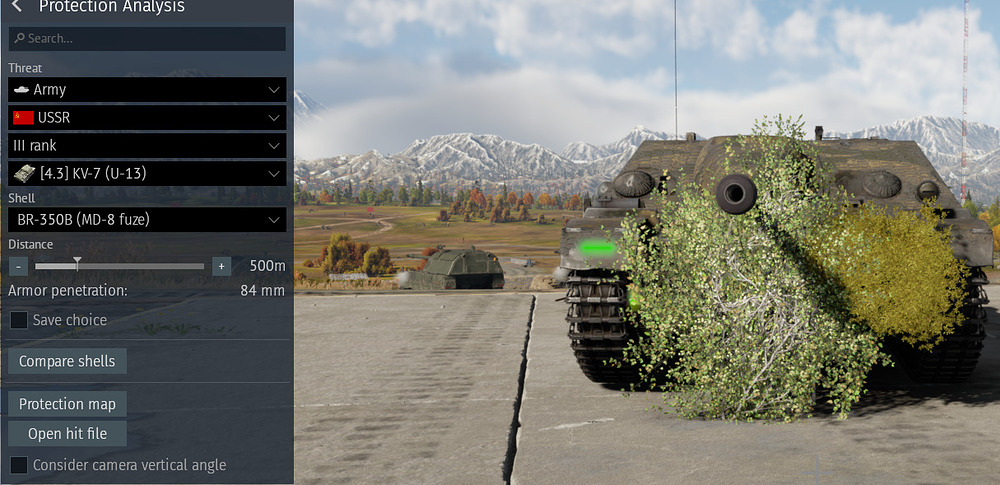Open the KV-7 (U-13) vehicle dropdown

(x=147, y=174)
